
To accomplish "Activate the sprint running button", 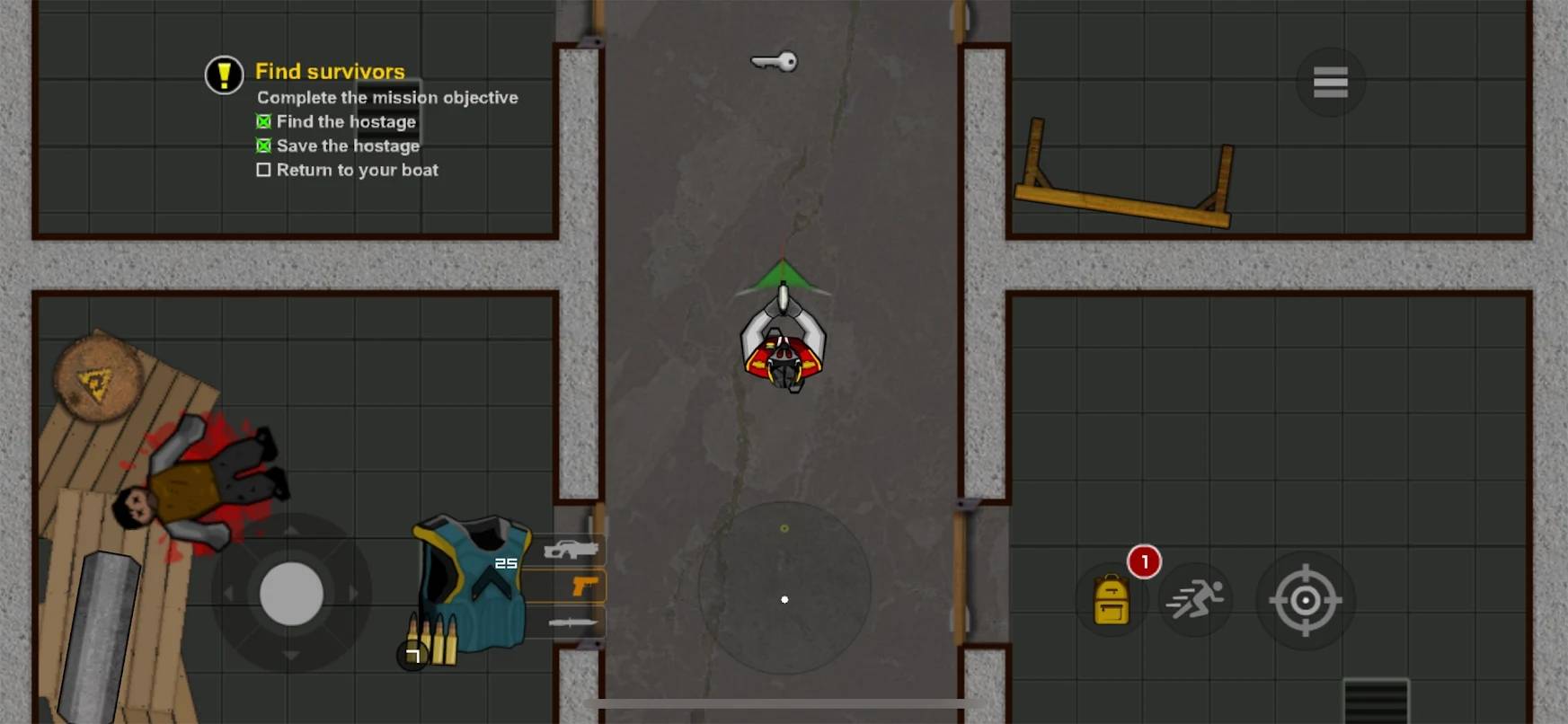I will (1195, 600).
